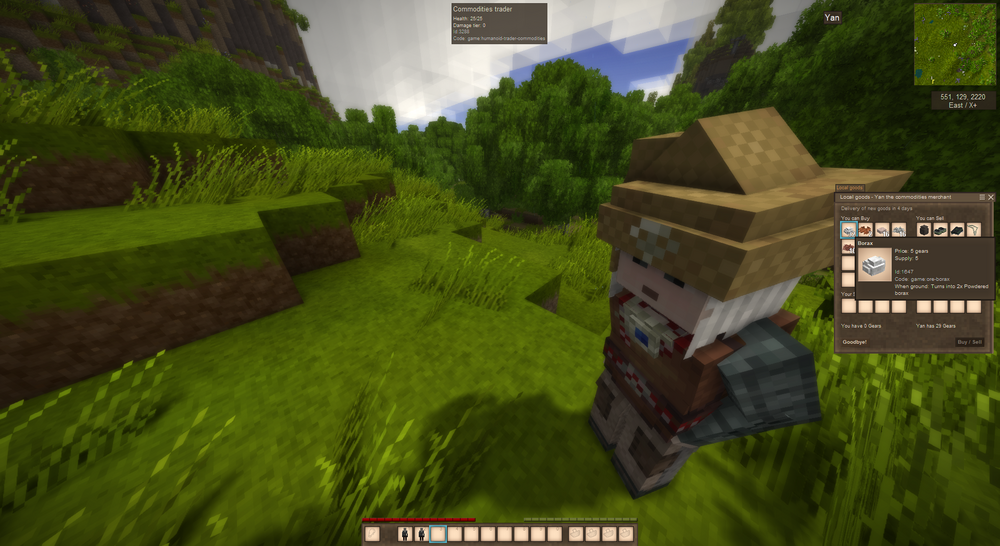Close the Local goods trade window

pos(989,197)
